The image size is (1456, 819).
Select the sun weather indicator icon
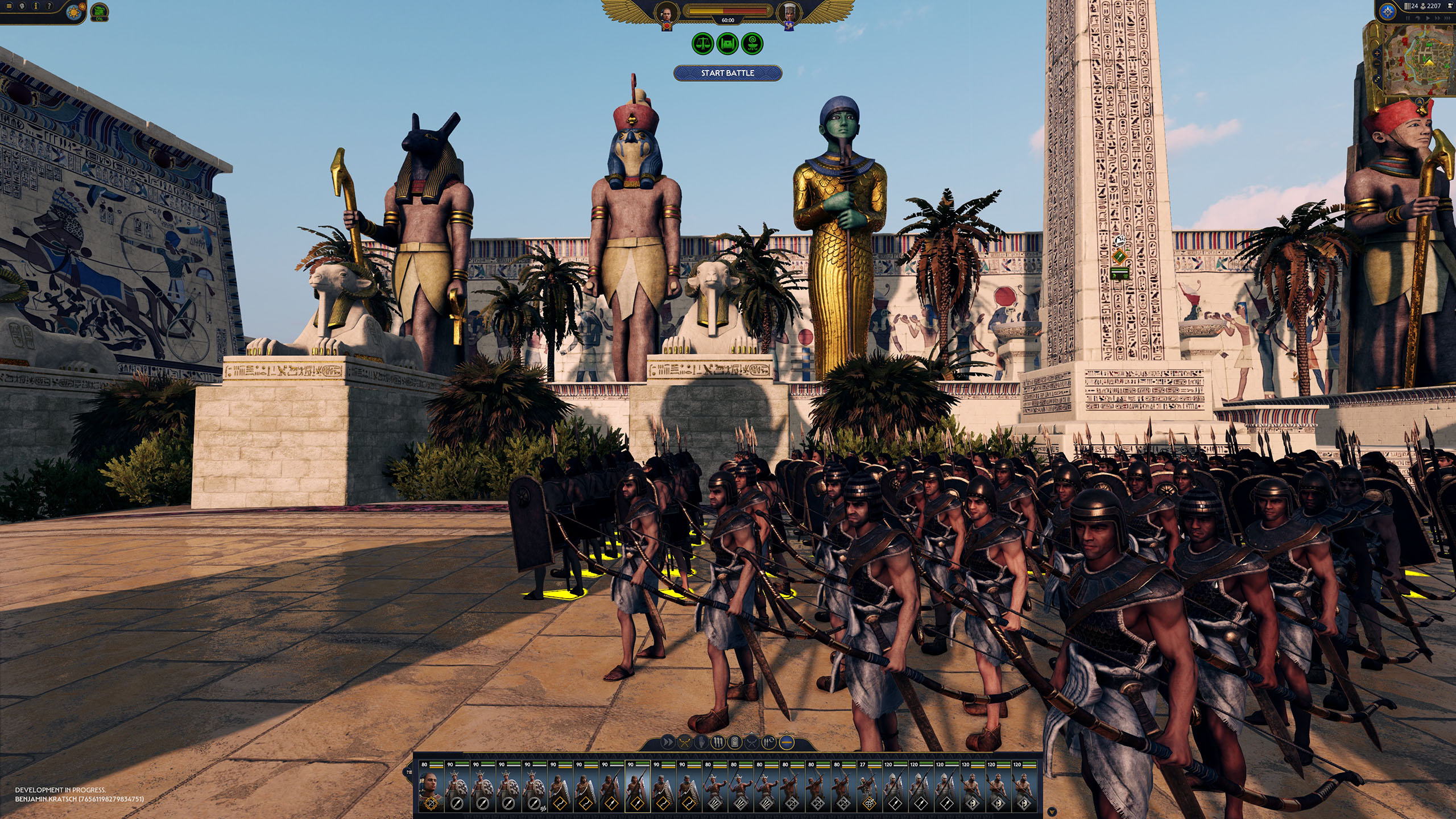click(x=74, y=13)
